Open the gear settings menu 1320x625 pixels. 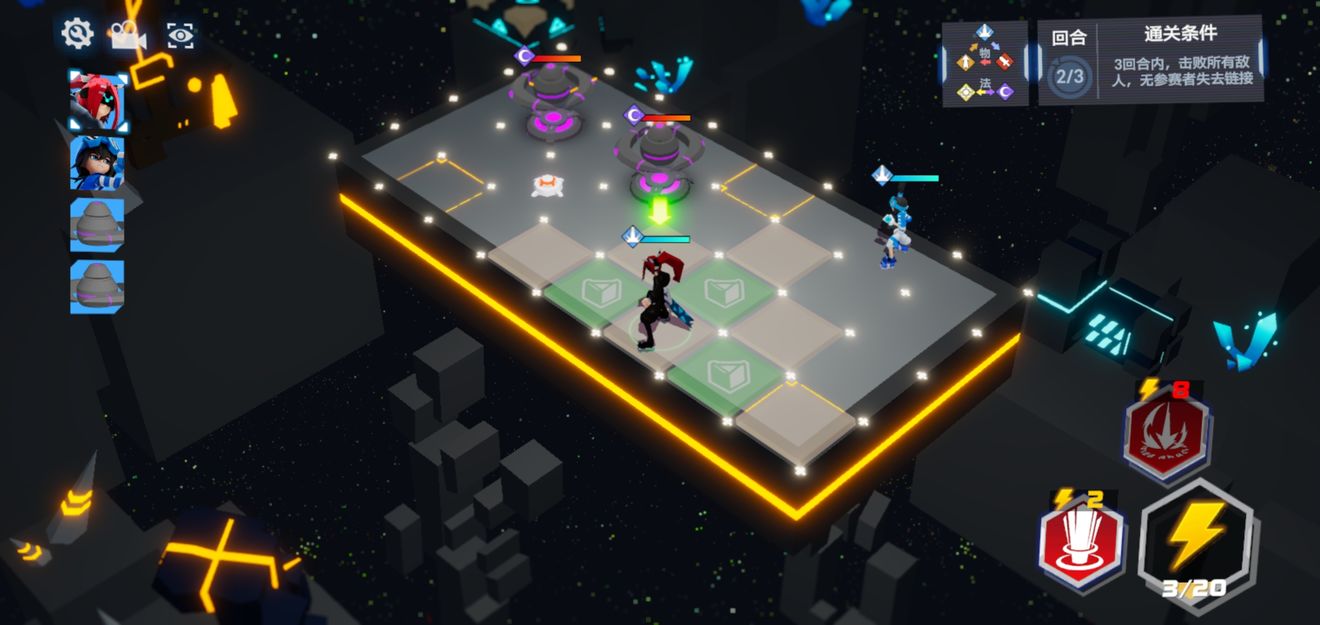(x=77, y=34)
